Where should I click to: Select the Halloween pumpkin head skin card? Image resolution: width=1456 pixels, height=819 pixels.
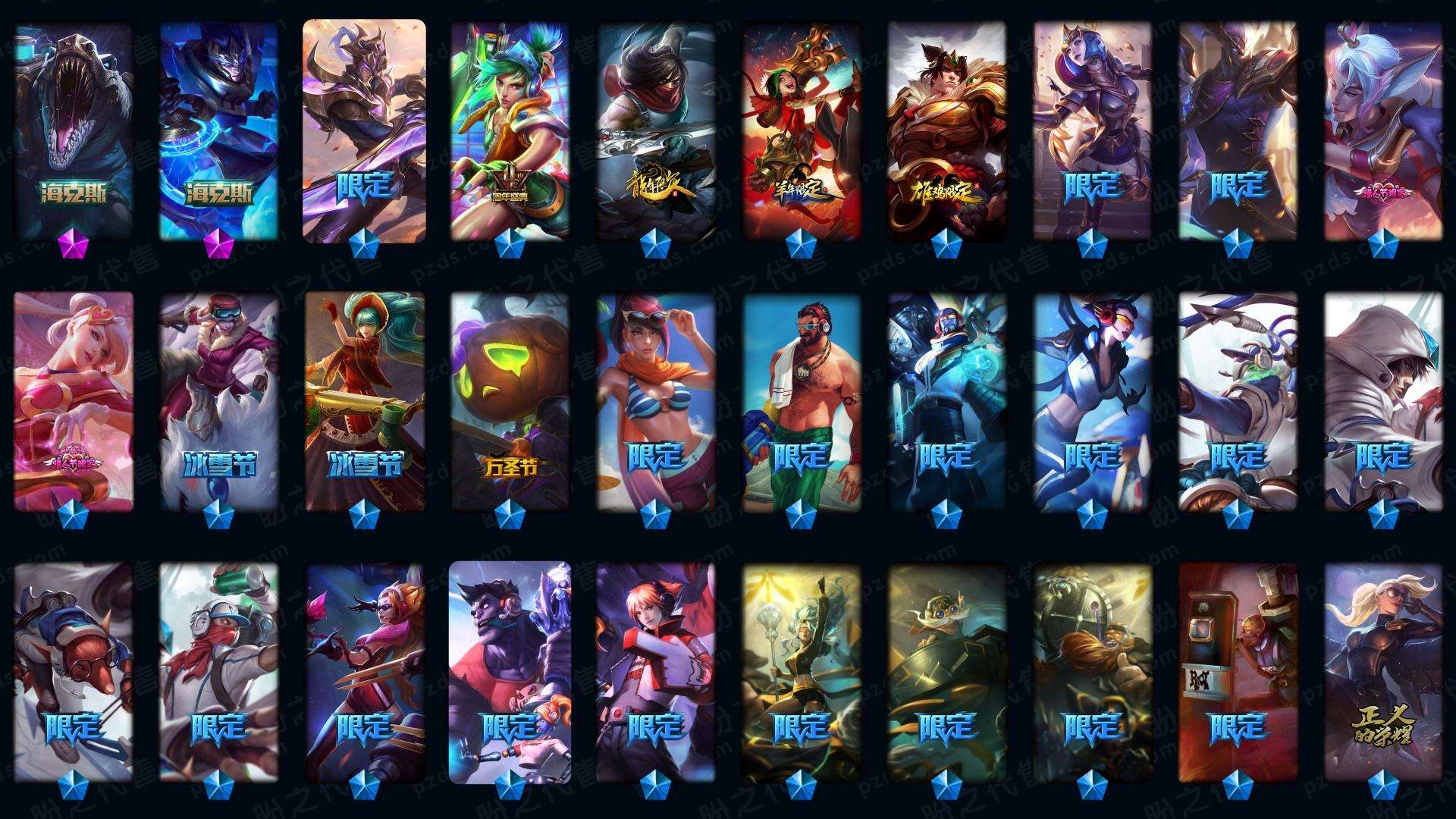coord(510,400)
